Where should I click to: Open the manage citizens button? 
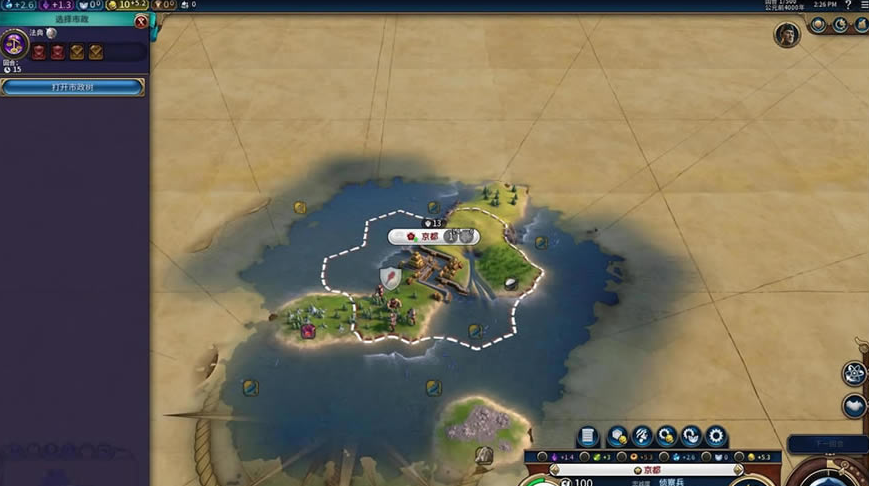(x=642, y=436)
